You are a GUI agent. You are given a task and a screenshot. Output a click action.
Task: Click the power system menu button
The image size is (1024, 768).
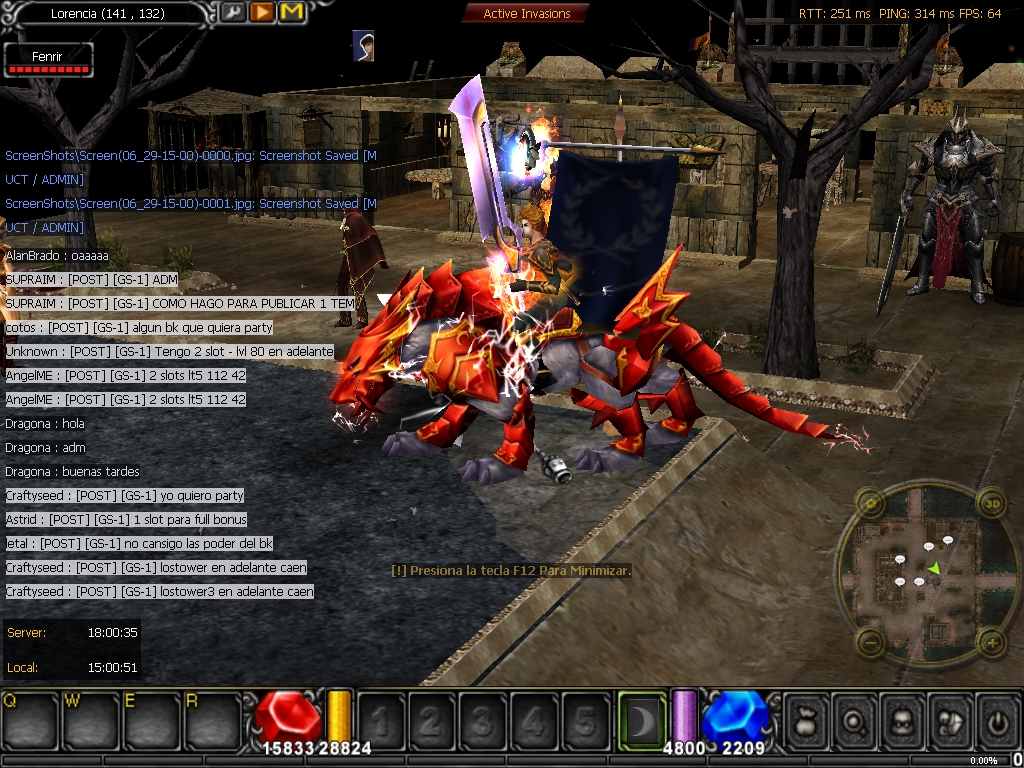[x=997, y=720]
